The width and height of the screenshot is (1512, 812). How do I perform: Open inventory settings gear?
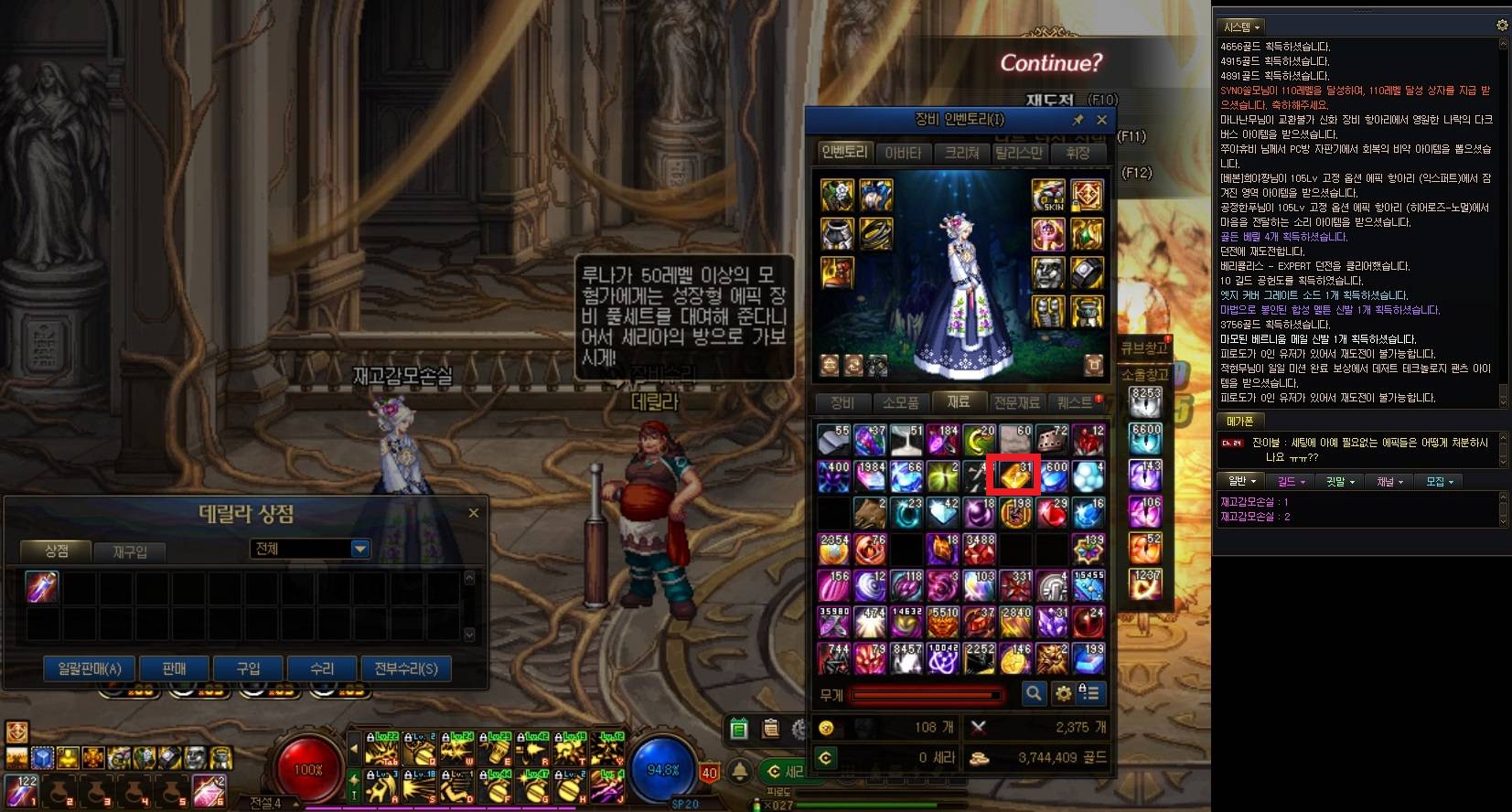1063,694
